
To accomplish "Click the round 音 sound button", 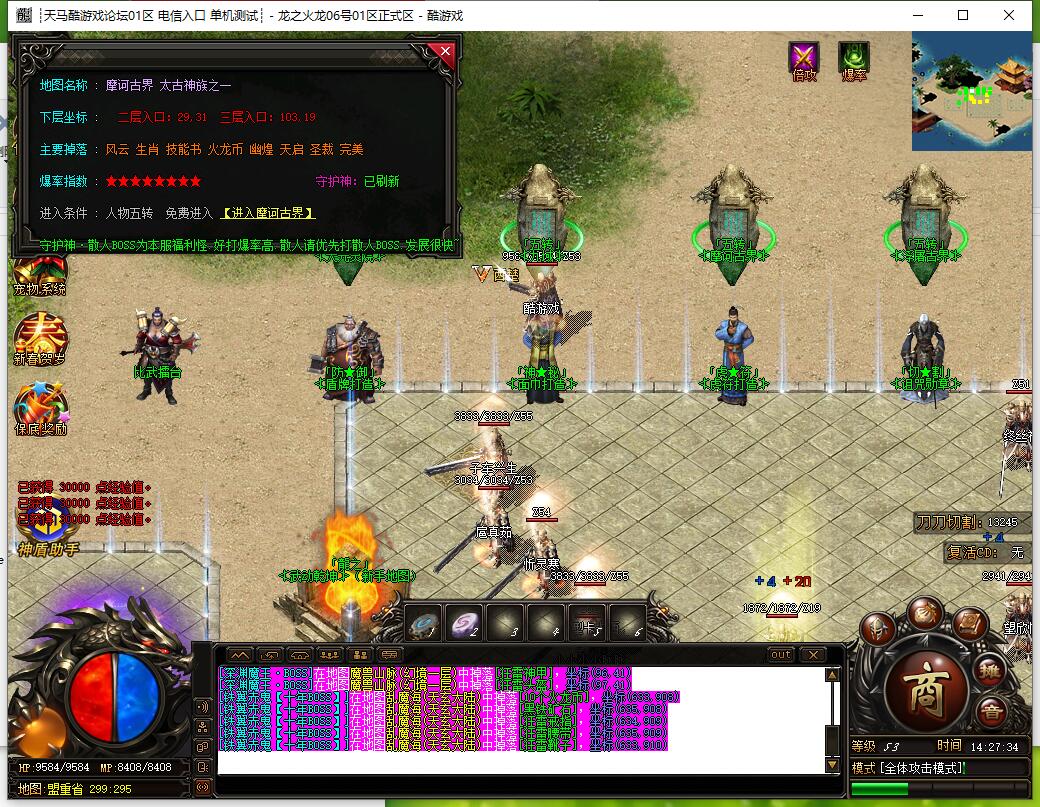I will coord(991,712).
